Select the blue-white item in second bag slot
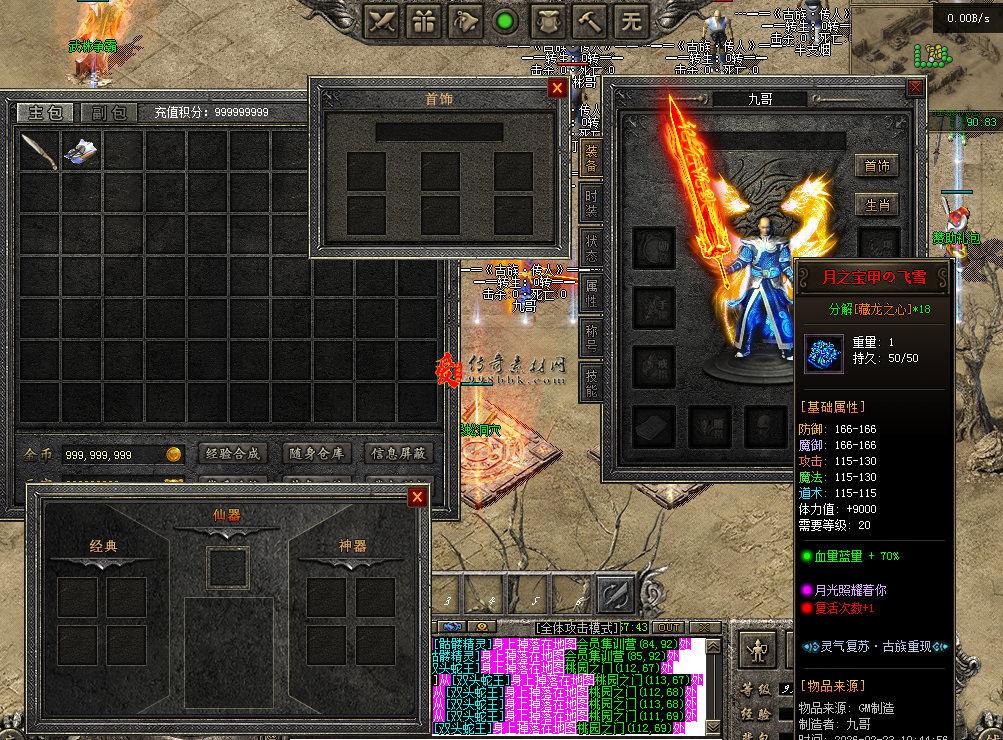The image size is (1003, 740). point(81,151)
